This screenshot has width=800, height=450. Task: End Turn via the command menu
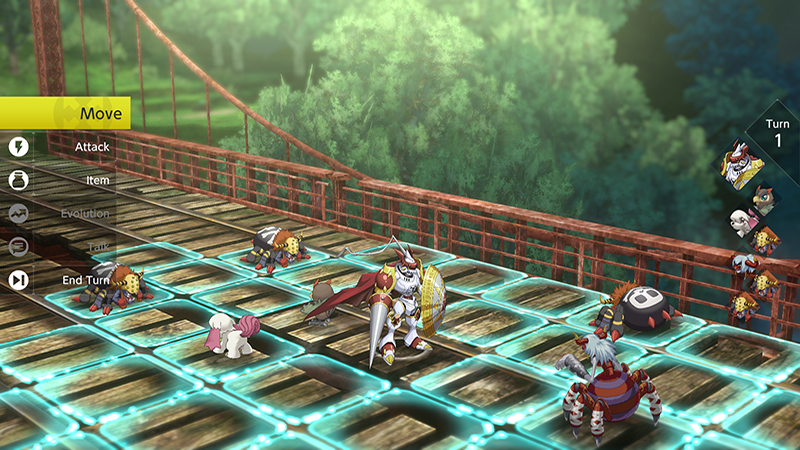tap(85, 280)
